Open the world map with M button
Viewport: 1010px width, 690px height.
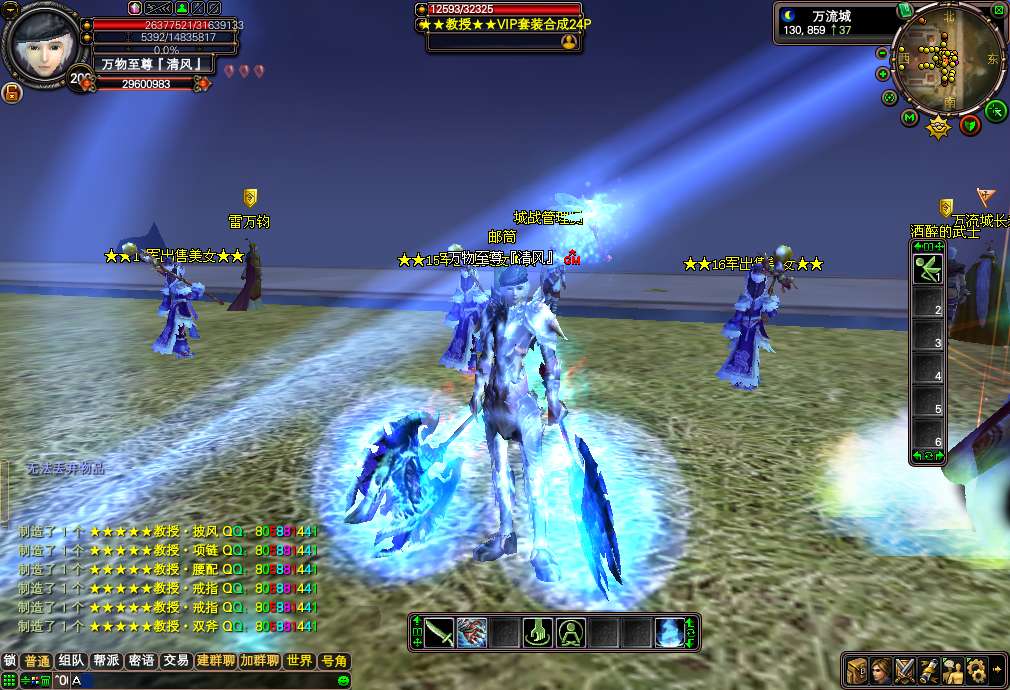pos(910,118)
